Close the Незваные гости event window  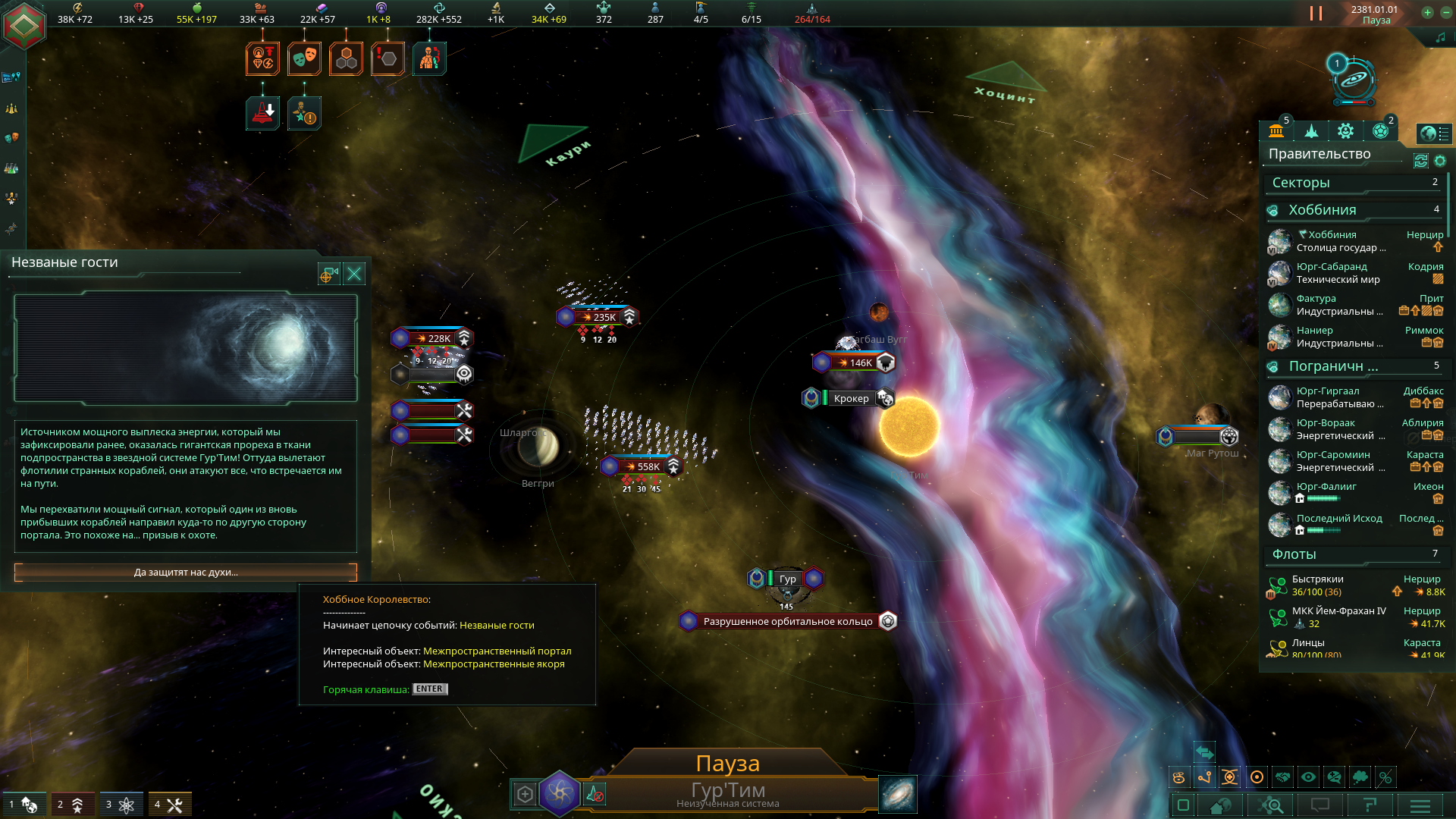click(x=354, y=274)
